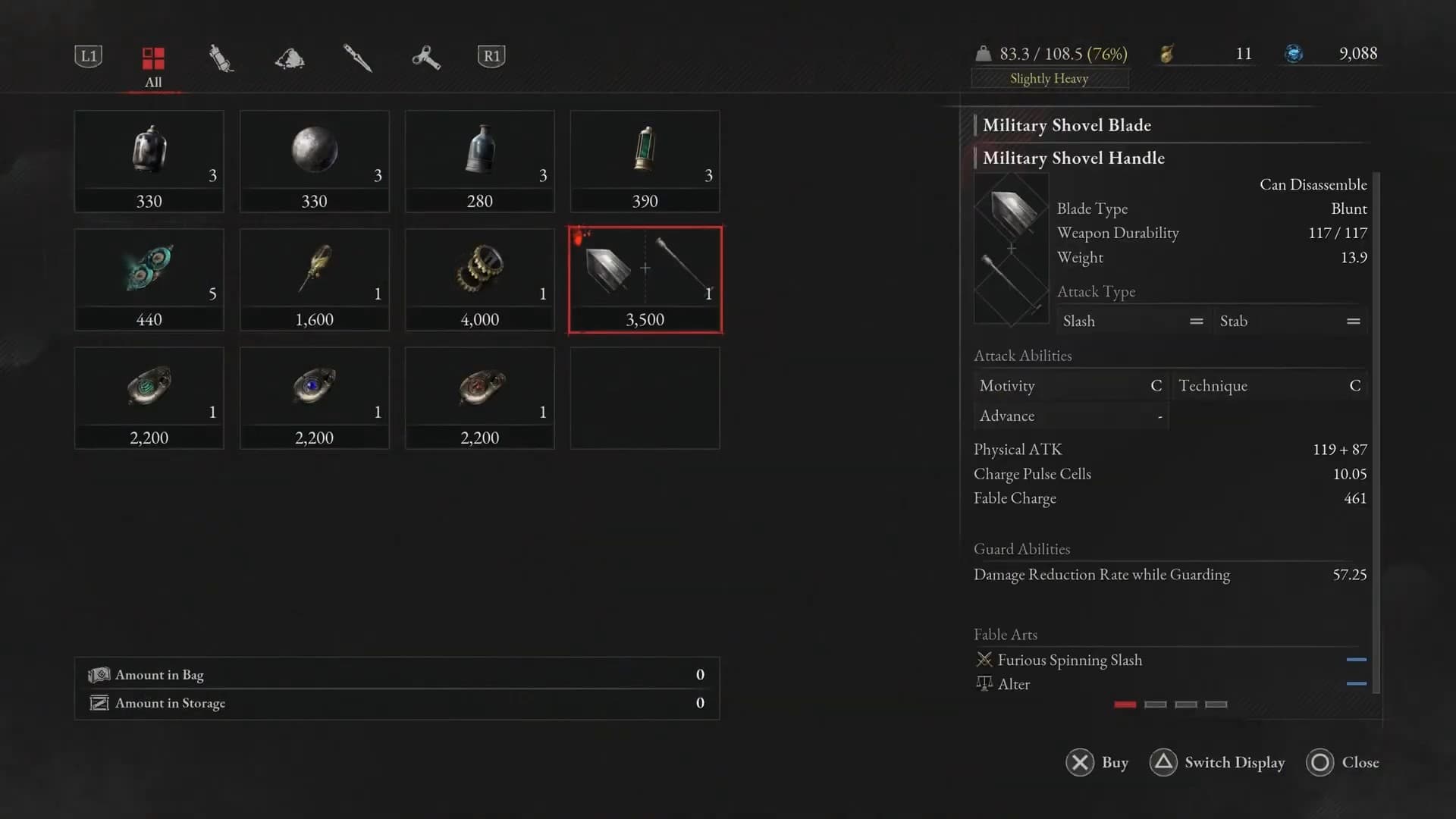View the Alter fable art entry

tap(1014, 684)
